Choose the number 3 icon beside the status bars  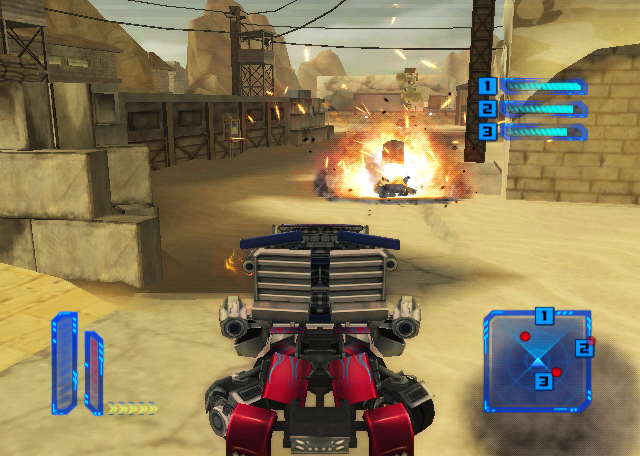pyautogui.click(x=487, y=131)
